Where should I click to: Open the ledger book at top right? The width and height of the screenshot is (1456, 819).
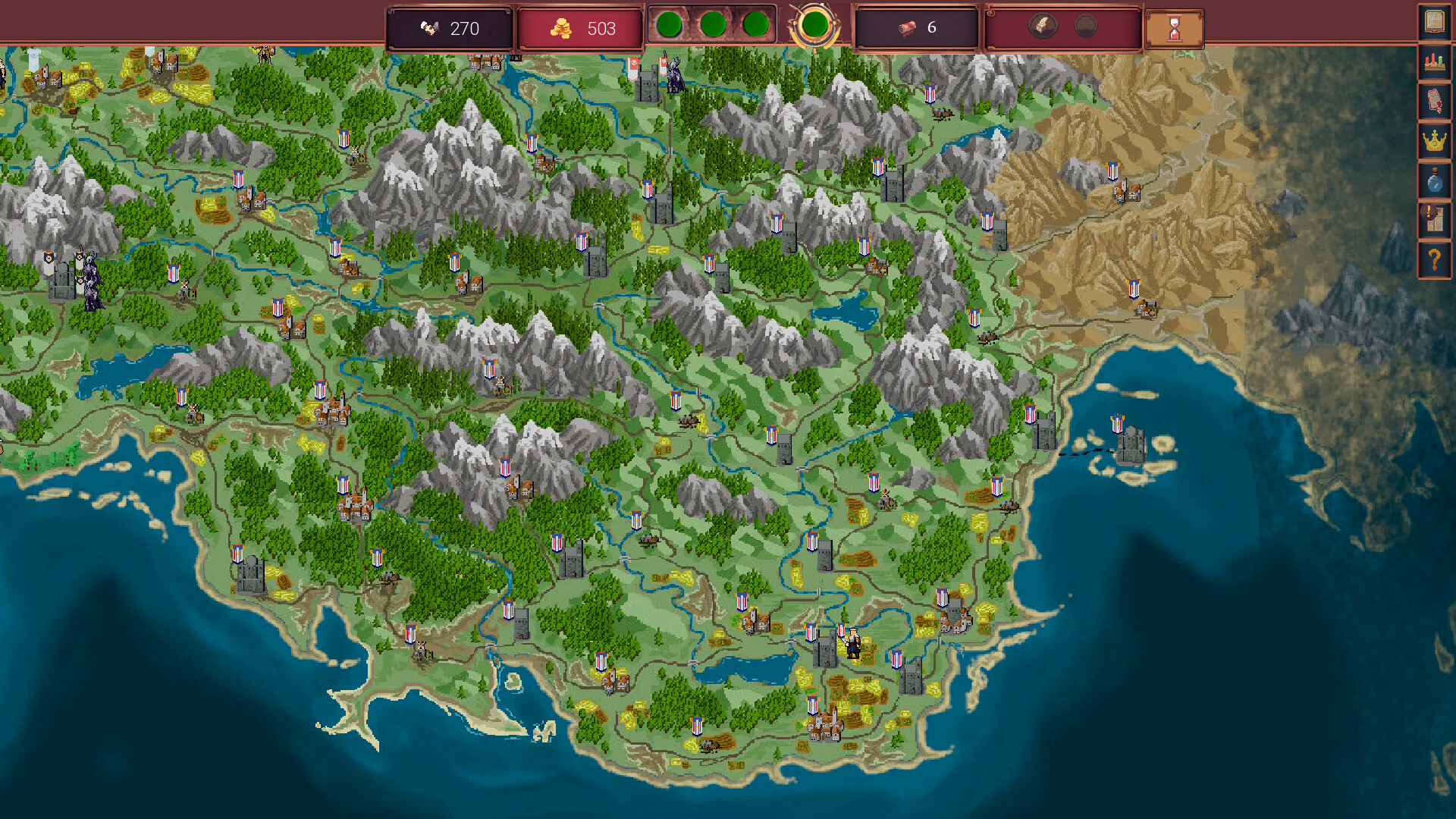(1434, 23)
